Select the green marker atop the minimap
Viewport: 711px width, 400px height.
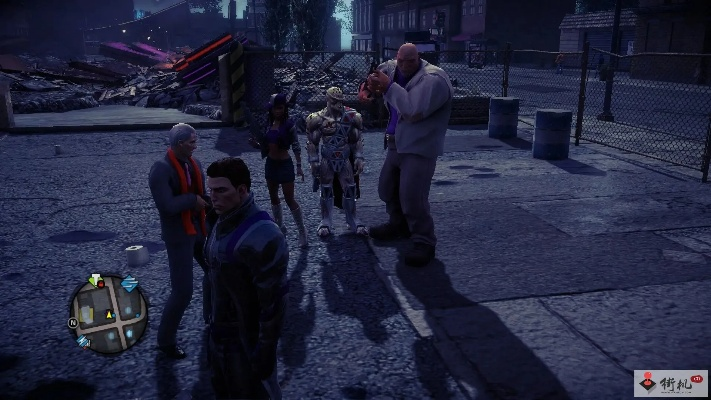pos(95,280)
